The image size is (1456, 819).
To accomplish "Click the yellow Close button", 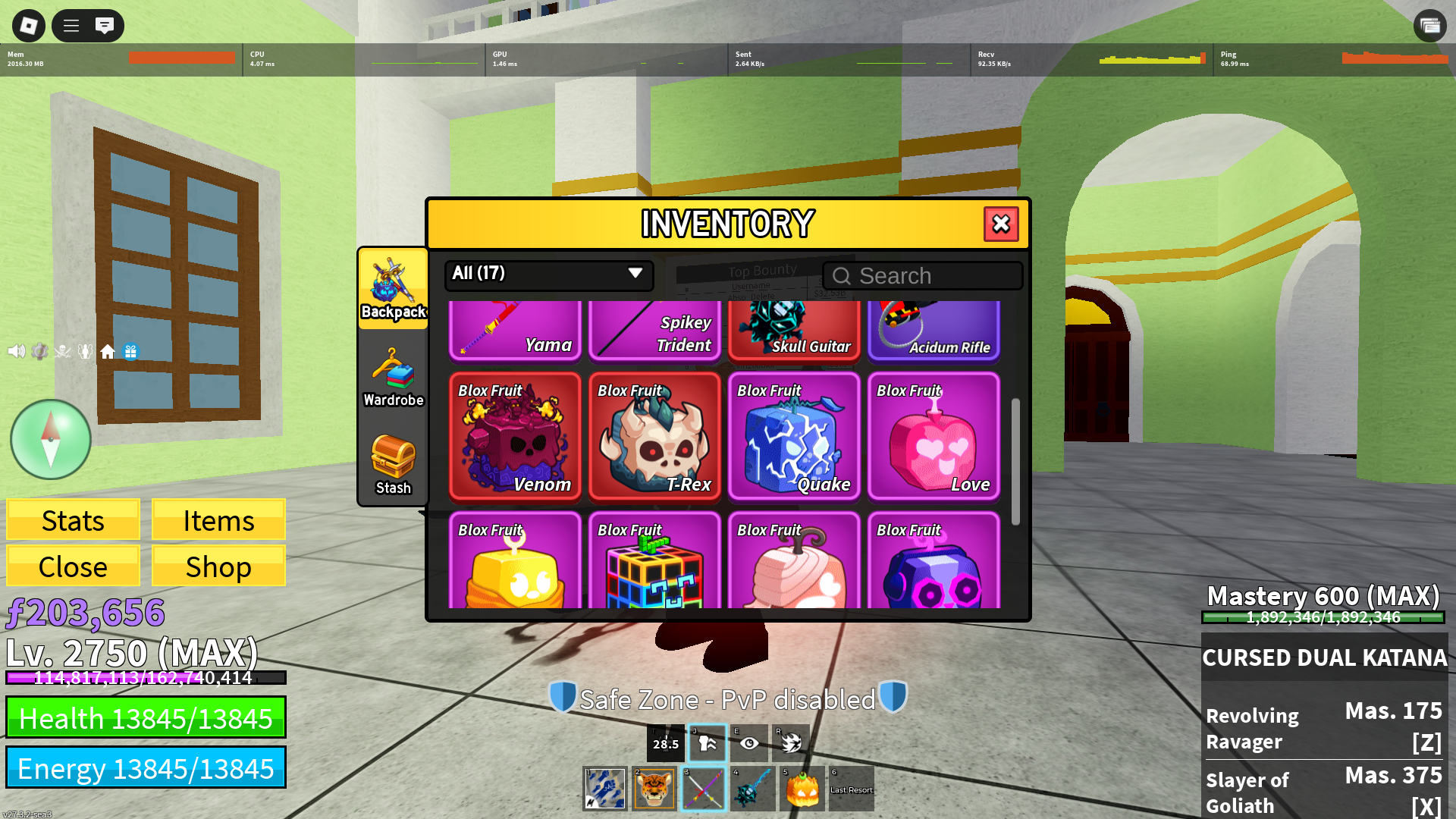I will [x=73, y=566].
